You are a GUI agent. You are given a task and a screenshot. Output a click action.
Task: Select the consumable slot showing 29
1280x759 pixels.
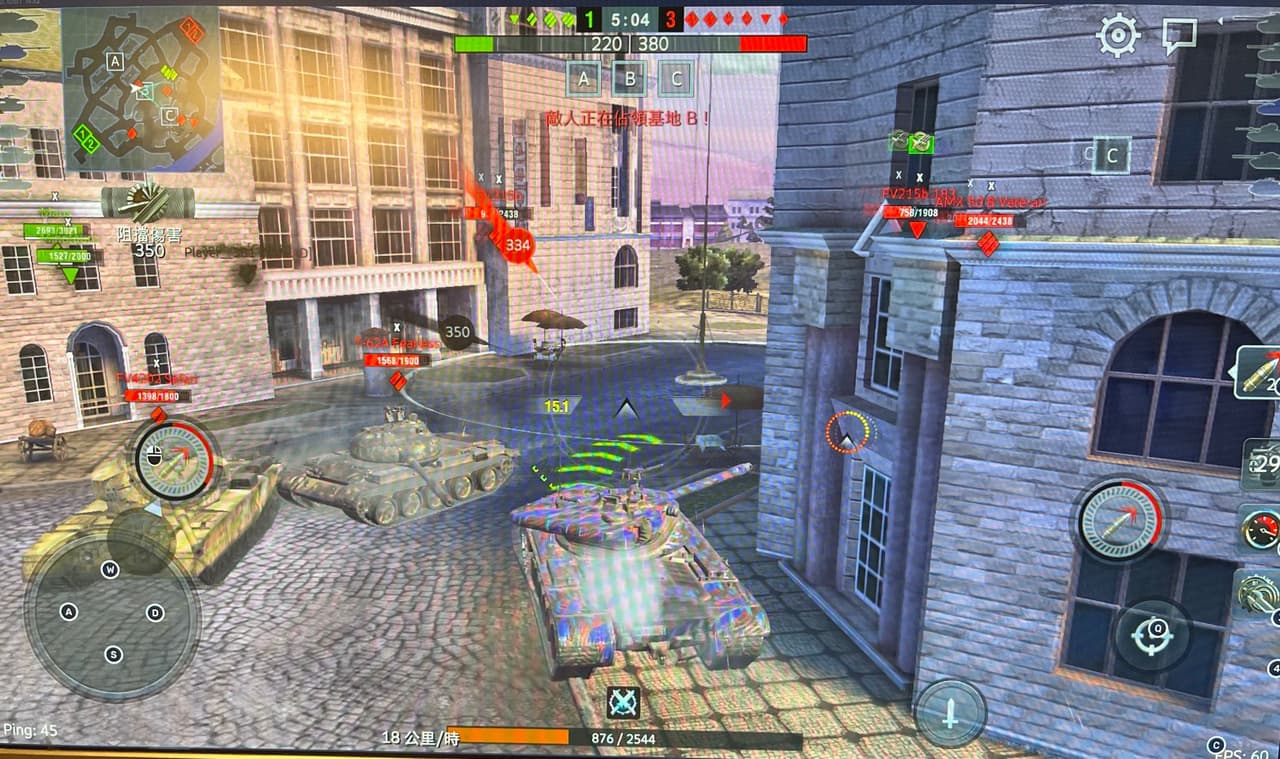click(x=1263, y=464)
